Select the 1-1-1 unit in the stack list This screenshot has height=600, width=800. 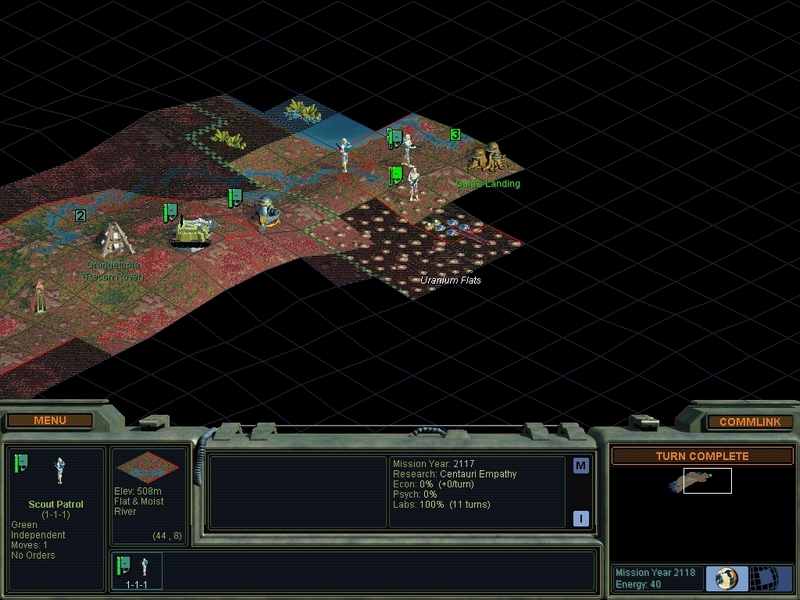click(133, 568)
